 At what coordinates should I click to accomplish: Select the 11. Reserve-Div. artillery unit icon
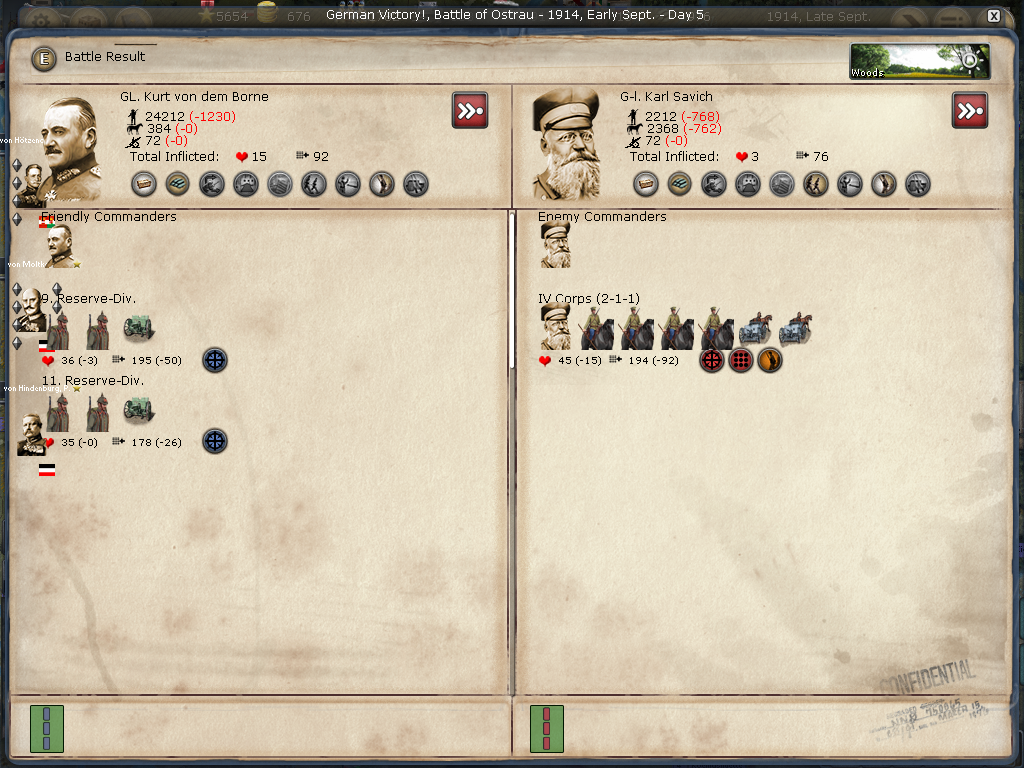138,411
